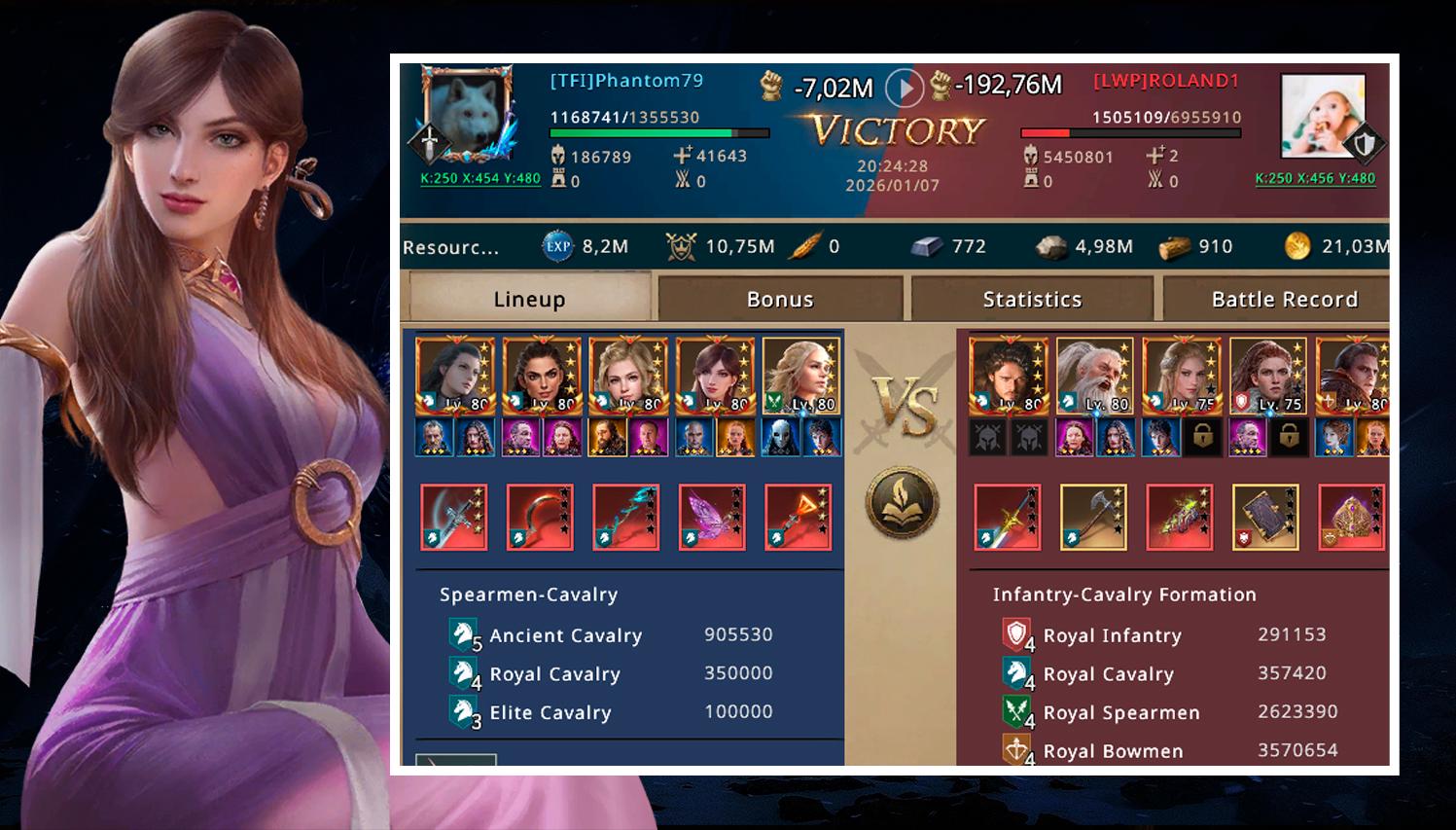Open ROLAND1's baby profile picture
The width and height of the screenshot is (1456, 830).
click(x=1322, y=117)
